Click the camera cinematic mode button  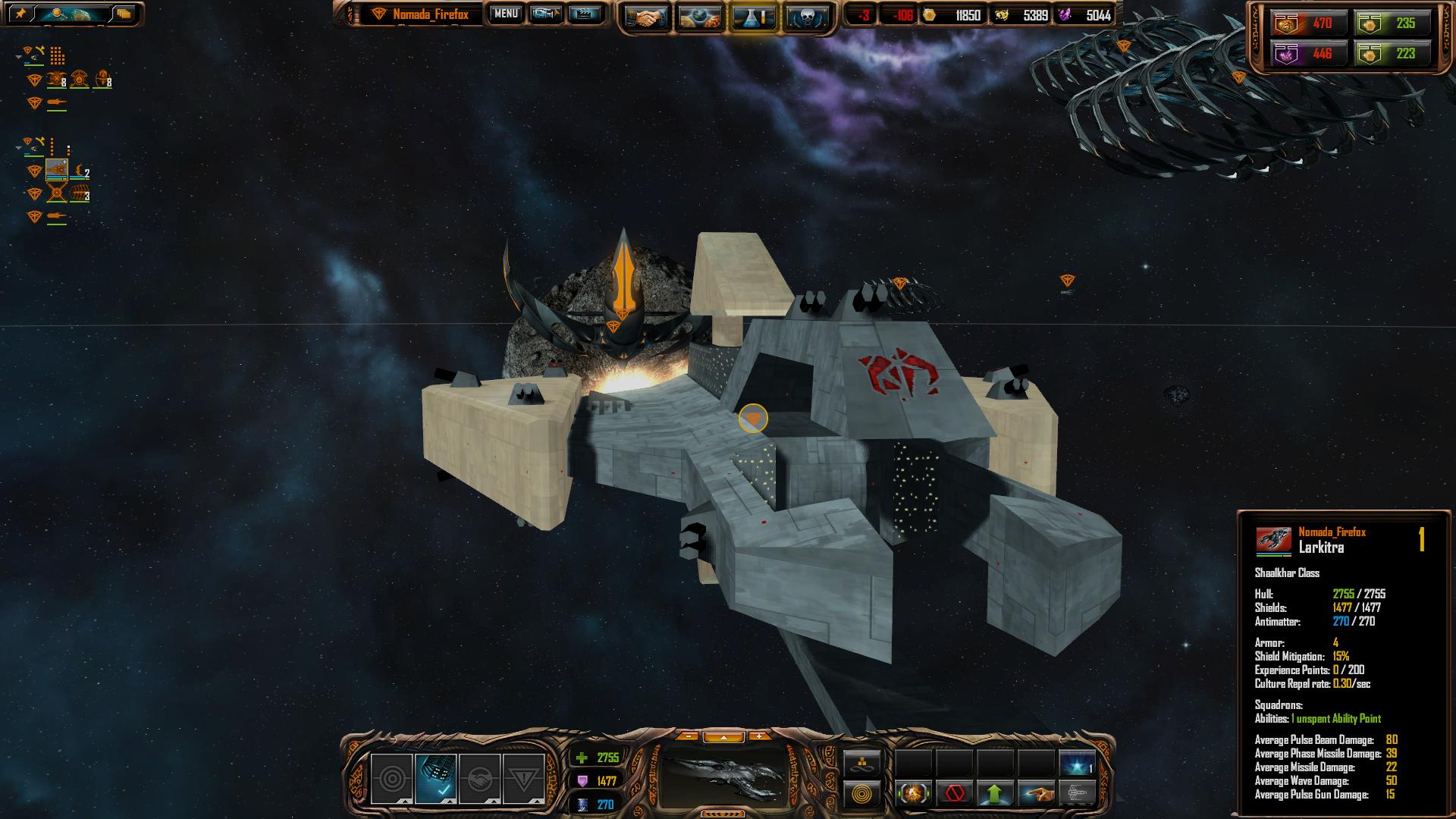pos(545,14)
